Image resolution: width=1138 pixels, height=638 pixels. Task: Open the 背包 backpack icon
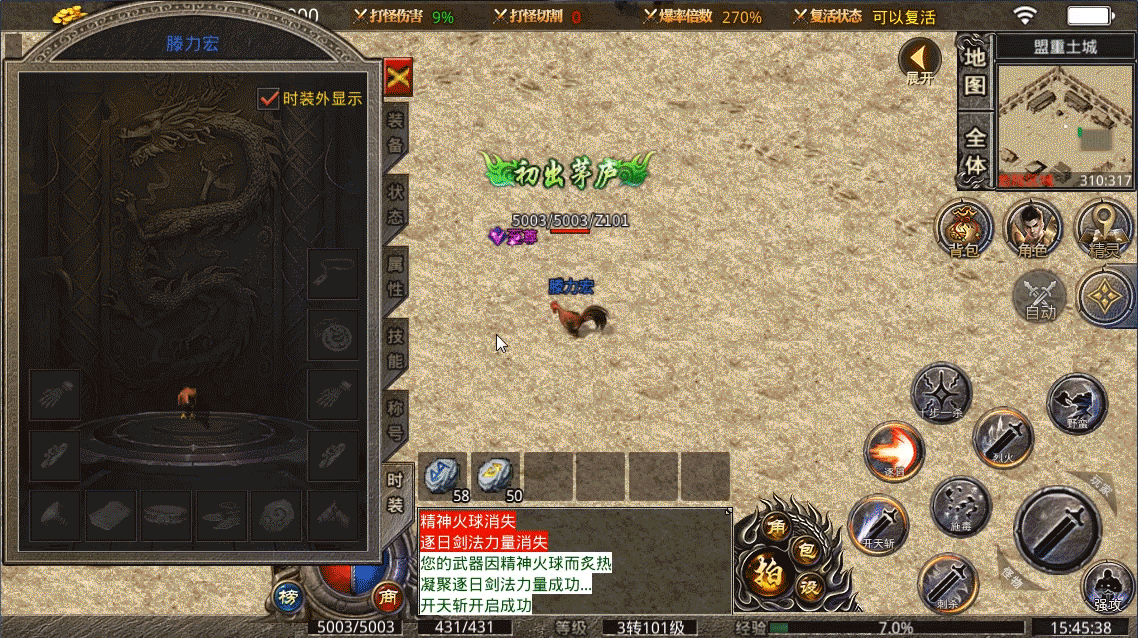(964, 227)
